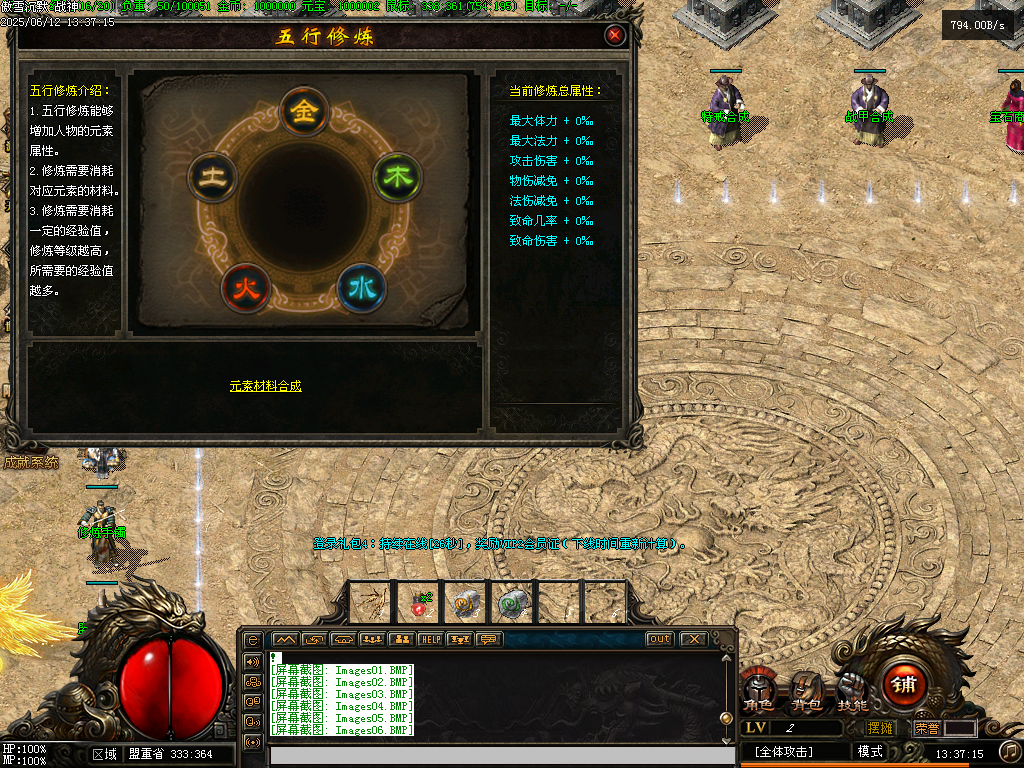Image resolution: width=1024 pixels, height=768 pixels.
Task: Open the 角色 character sheet
Action: 757,692
